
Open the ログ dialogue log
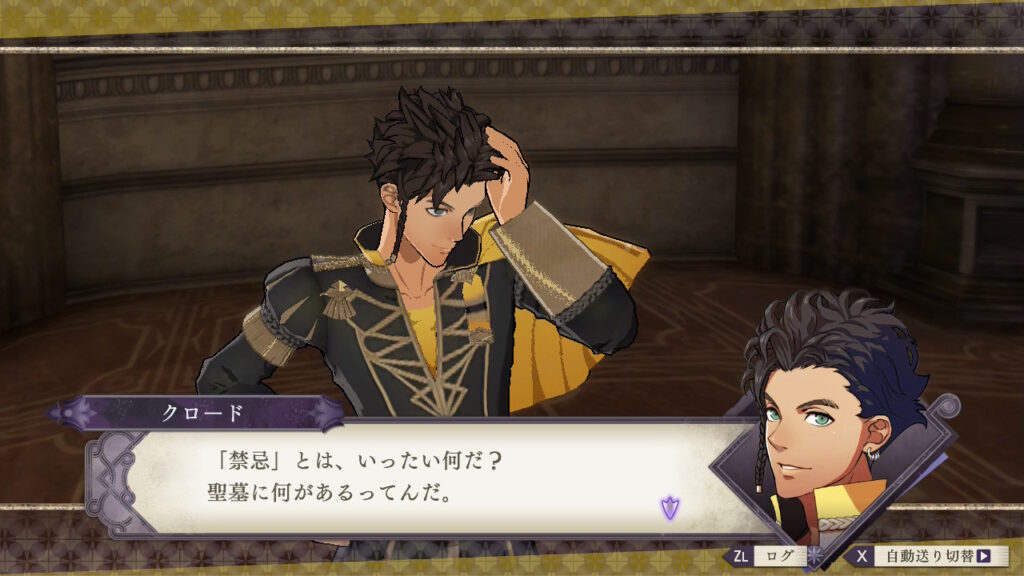click(x=779, y=556)
